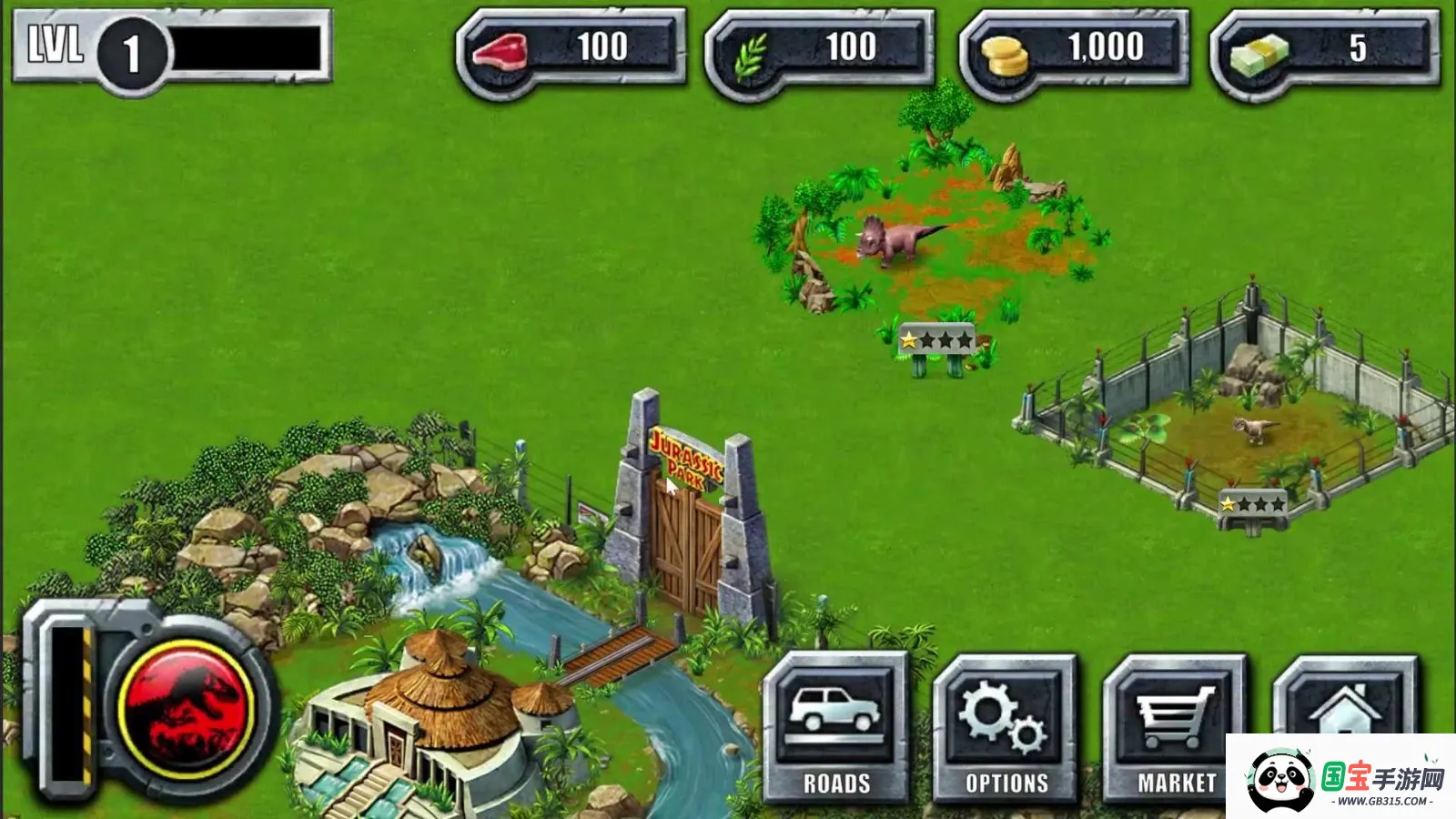
Task: Open the Roads build menu
Action: pyautogui.click(x=836, y=728)
